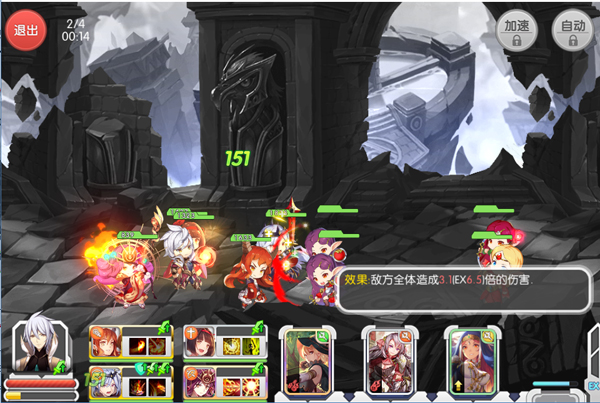The image size is (600, 403).
Task: Choose the green-hat witch character card
Action: [x=307, y=356]
